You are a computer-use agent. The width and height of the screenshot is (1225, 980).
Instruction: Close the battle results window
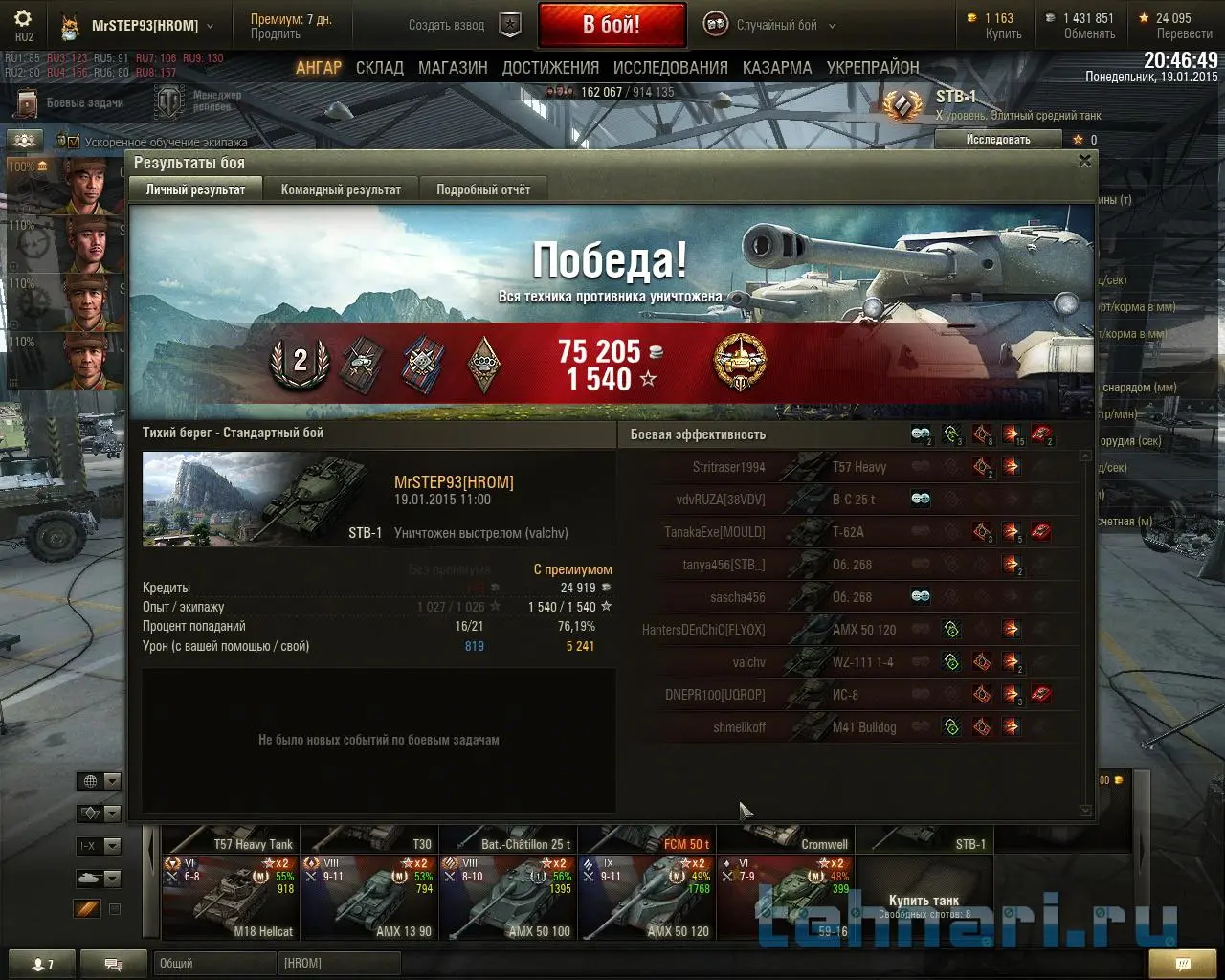coord(1084,161)
